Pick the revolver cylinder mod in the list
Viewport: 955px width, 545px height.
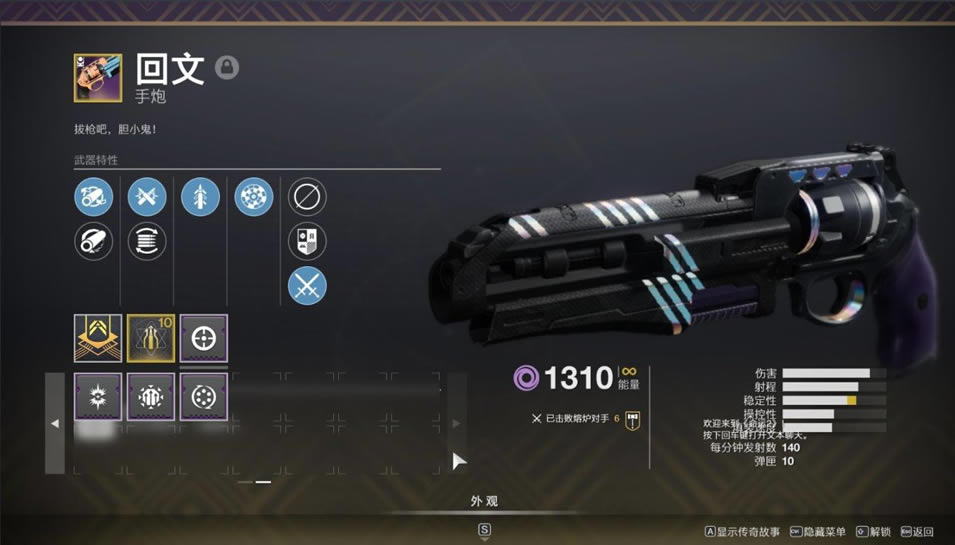coord(204,396)
